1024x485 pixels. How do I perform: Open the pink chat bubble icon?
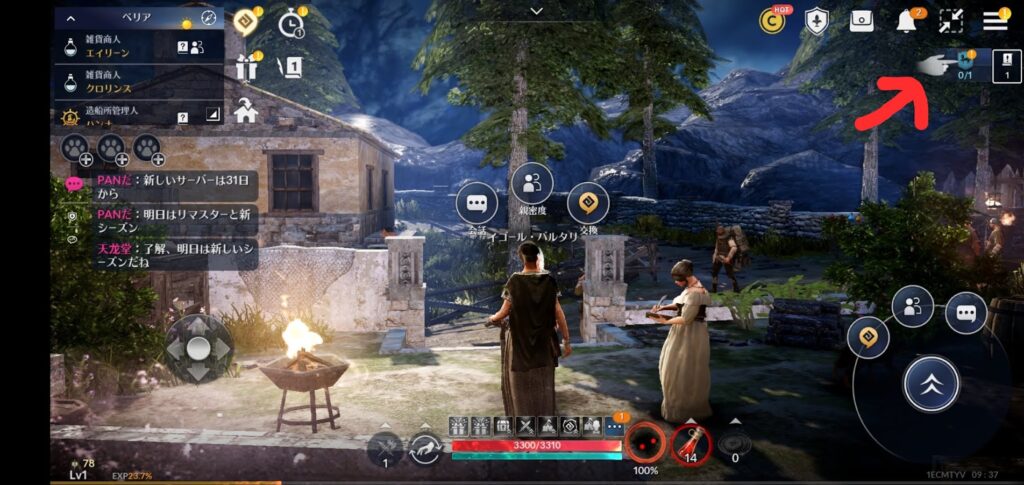pyautogui.click(x=74, y=184)
